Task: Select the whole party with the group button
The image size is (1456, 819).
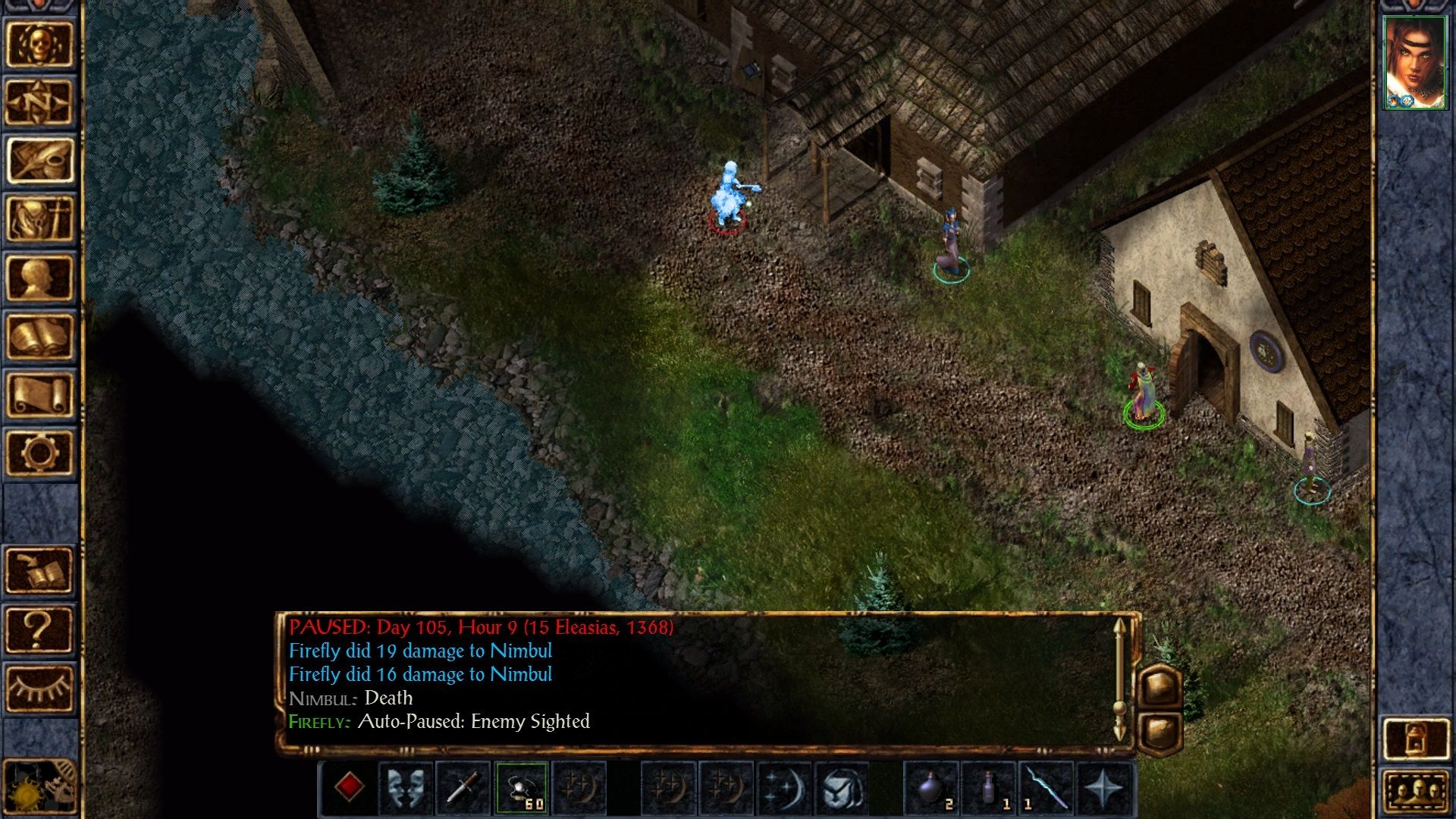Action: (x=1415, y=792)
